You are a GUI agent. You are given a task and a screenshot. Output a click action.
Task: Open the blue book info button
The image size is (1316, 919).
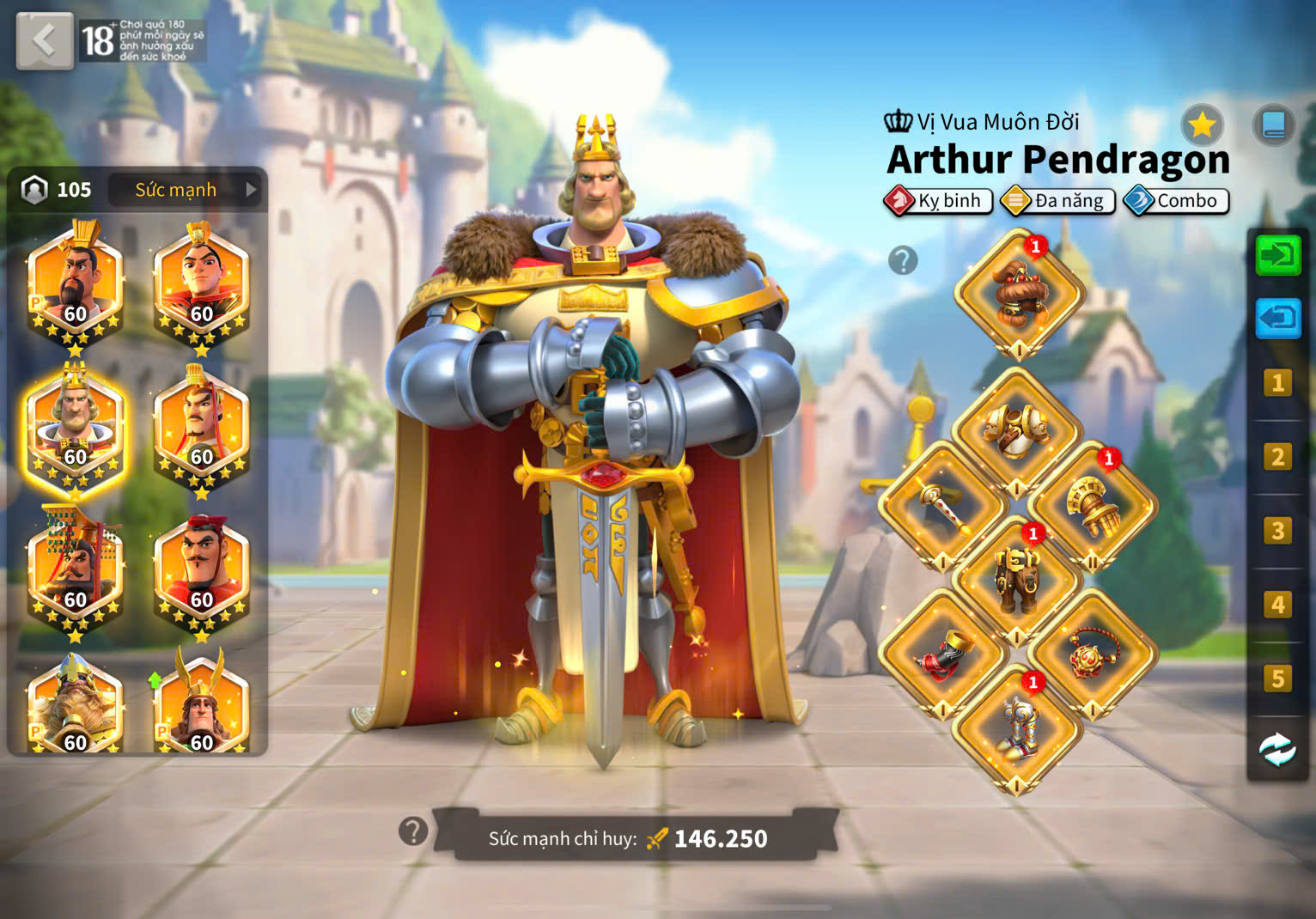pyautogui.click(x=1273, y=126)
